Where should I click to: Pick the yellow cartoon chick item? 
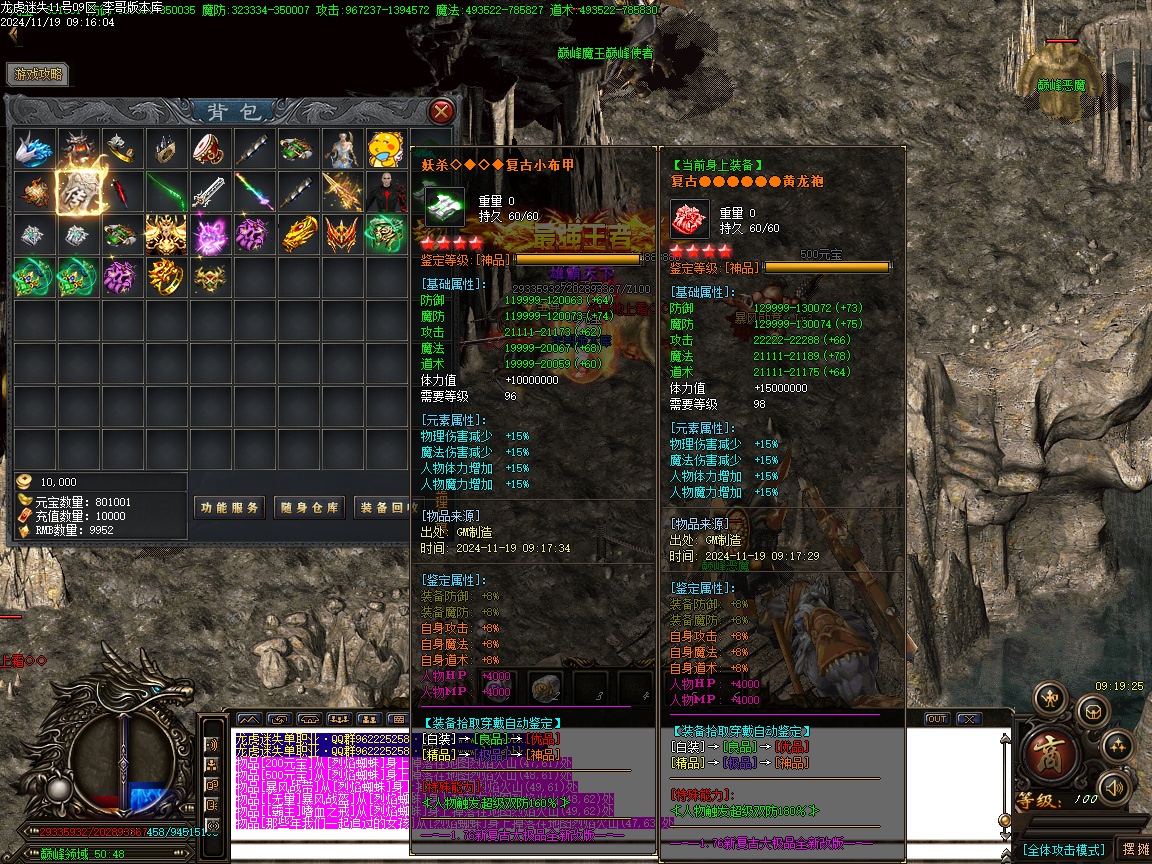pos(385,148)
